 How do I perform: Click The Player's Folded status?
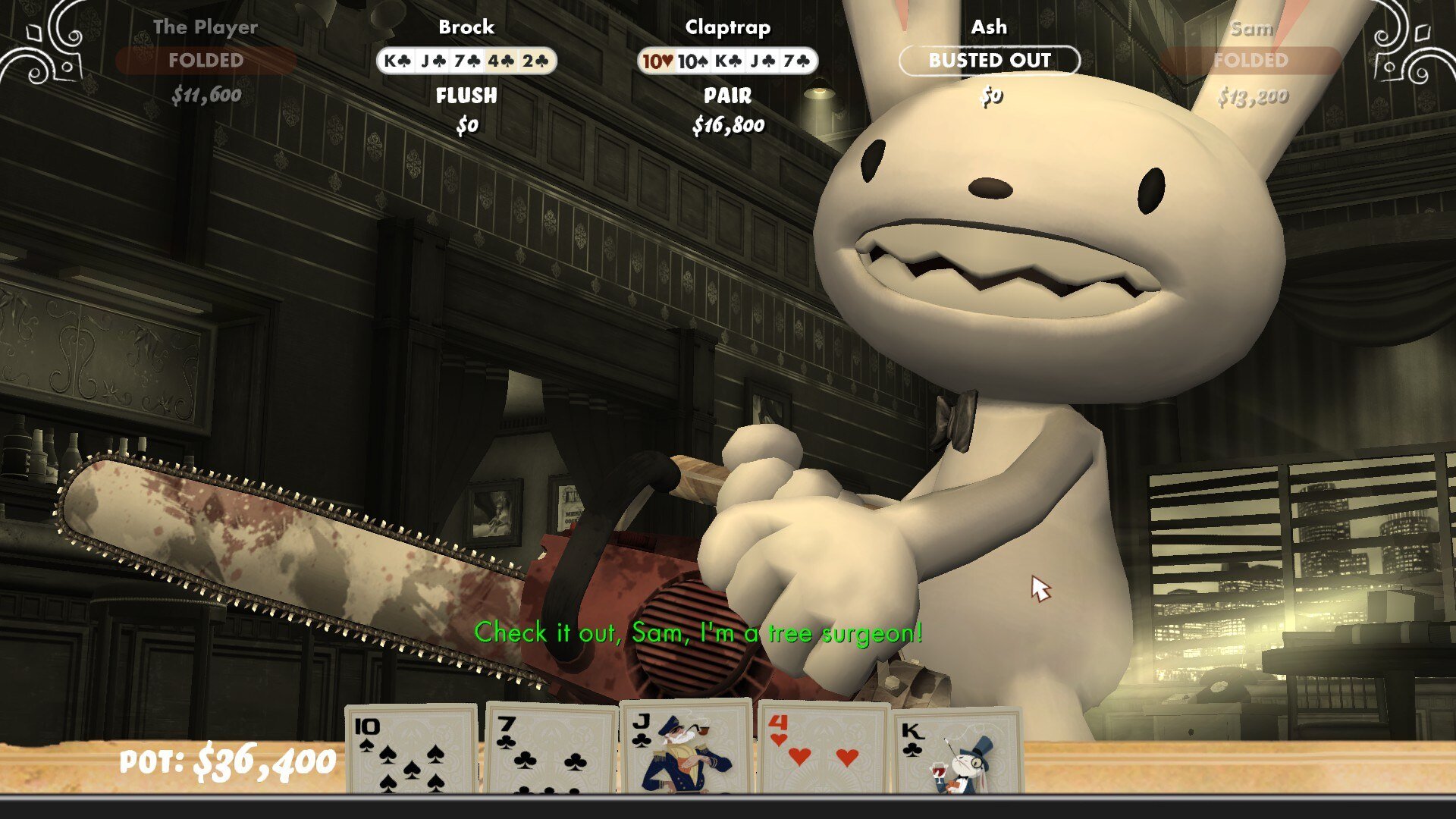coord(206,61)
